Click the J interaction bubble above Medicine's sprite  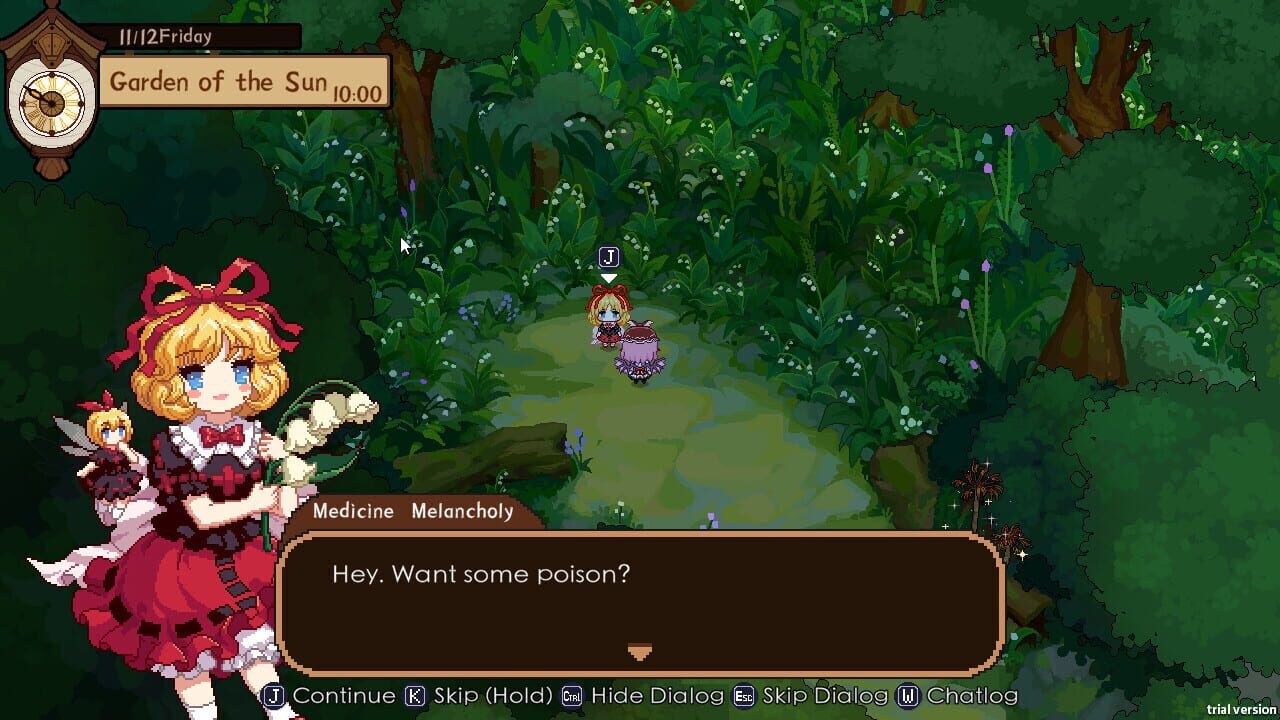[x=607, y=256]
